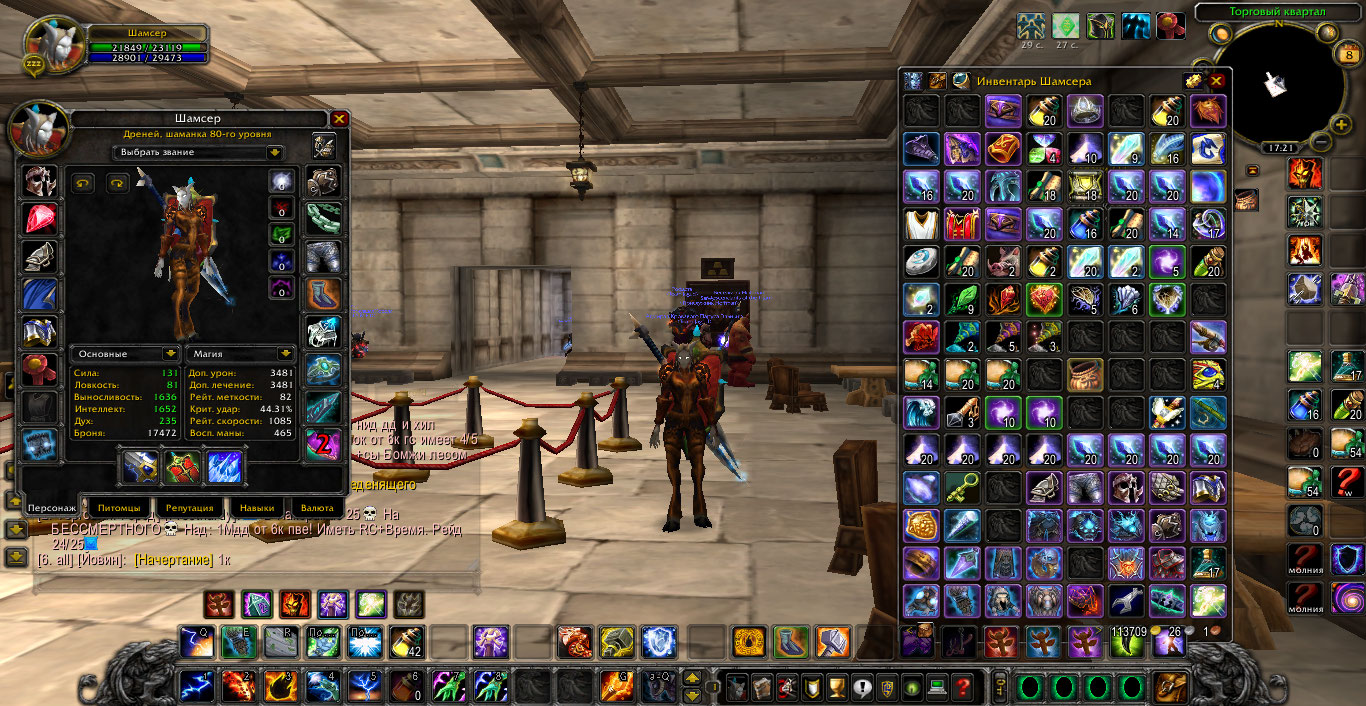1366x706 pixels.
Task: Open the Основные stats dropdown
Action: click(x=170, y=354)
